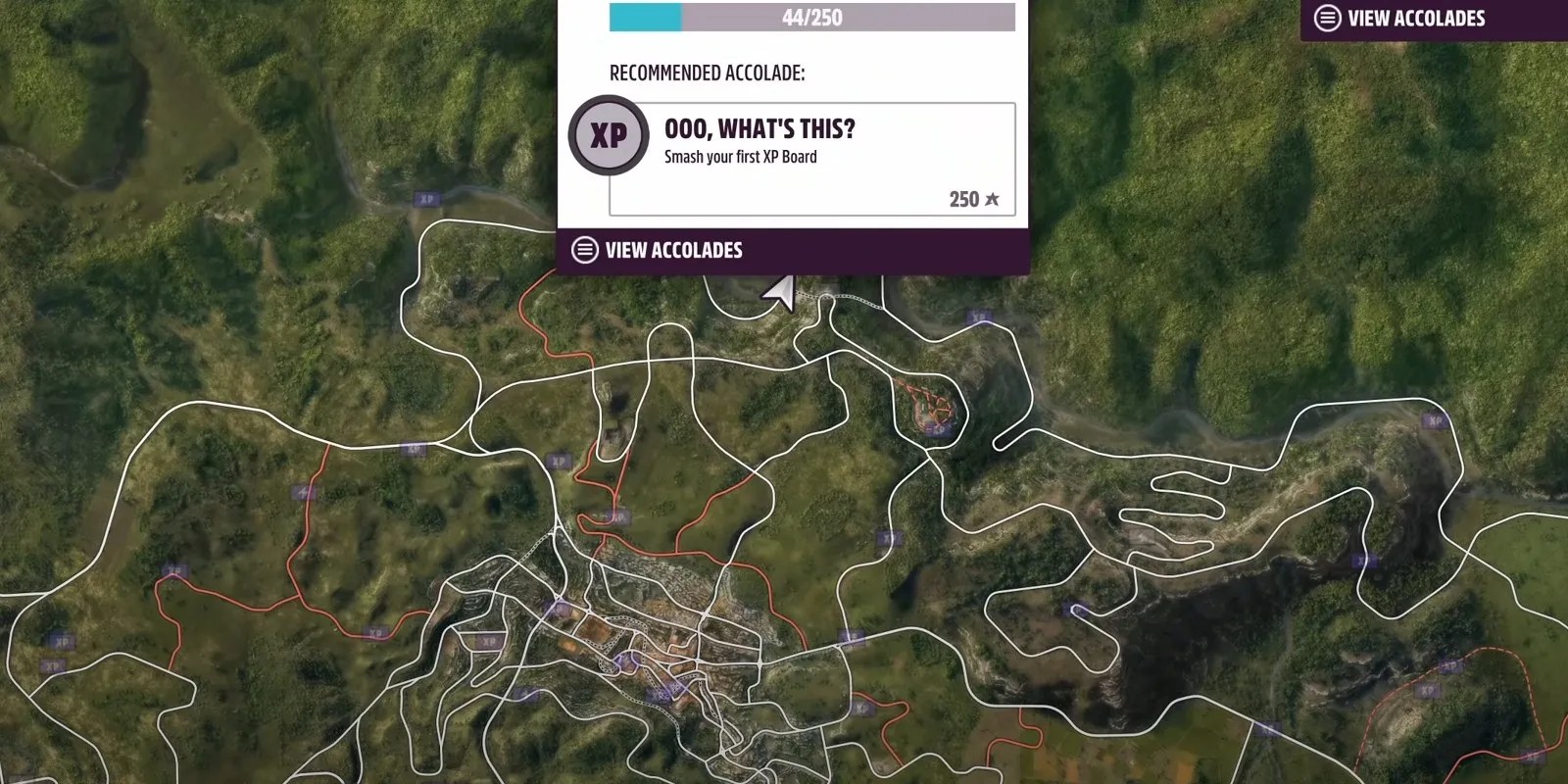Click VIEW ACCOLADES under the accolade panel

point(674,250)
